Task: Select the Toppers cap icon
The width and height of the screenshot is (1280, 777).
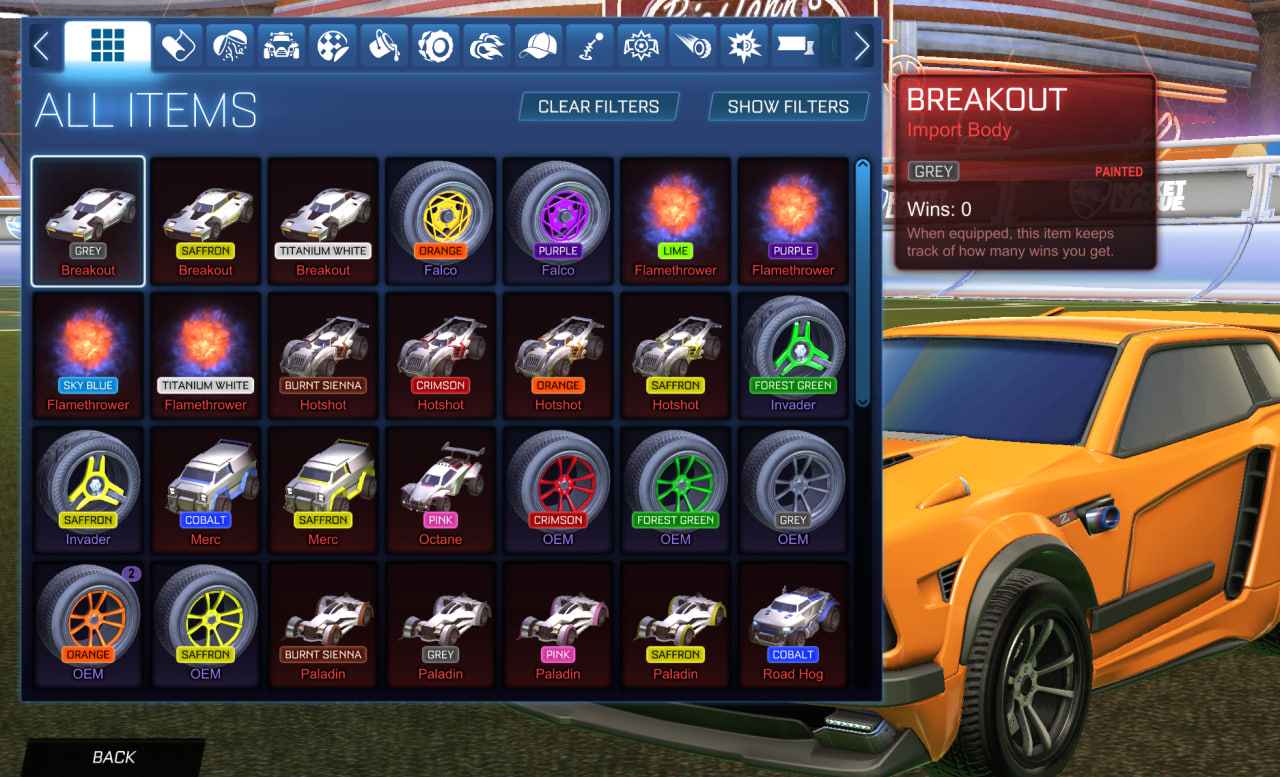Action: click(538, 45)
